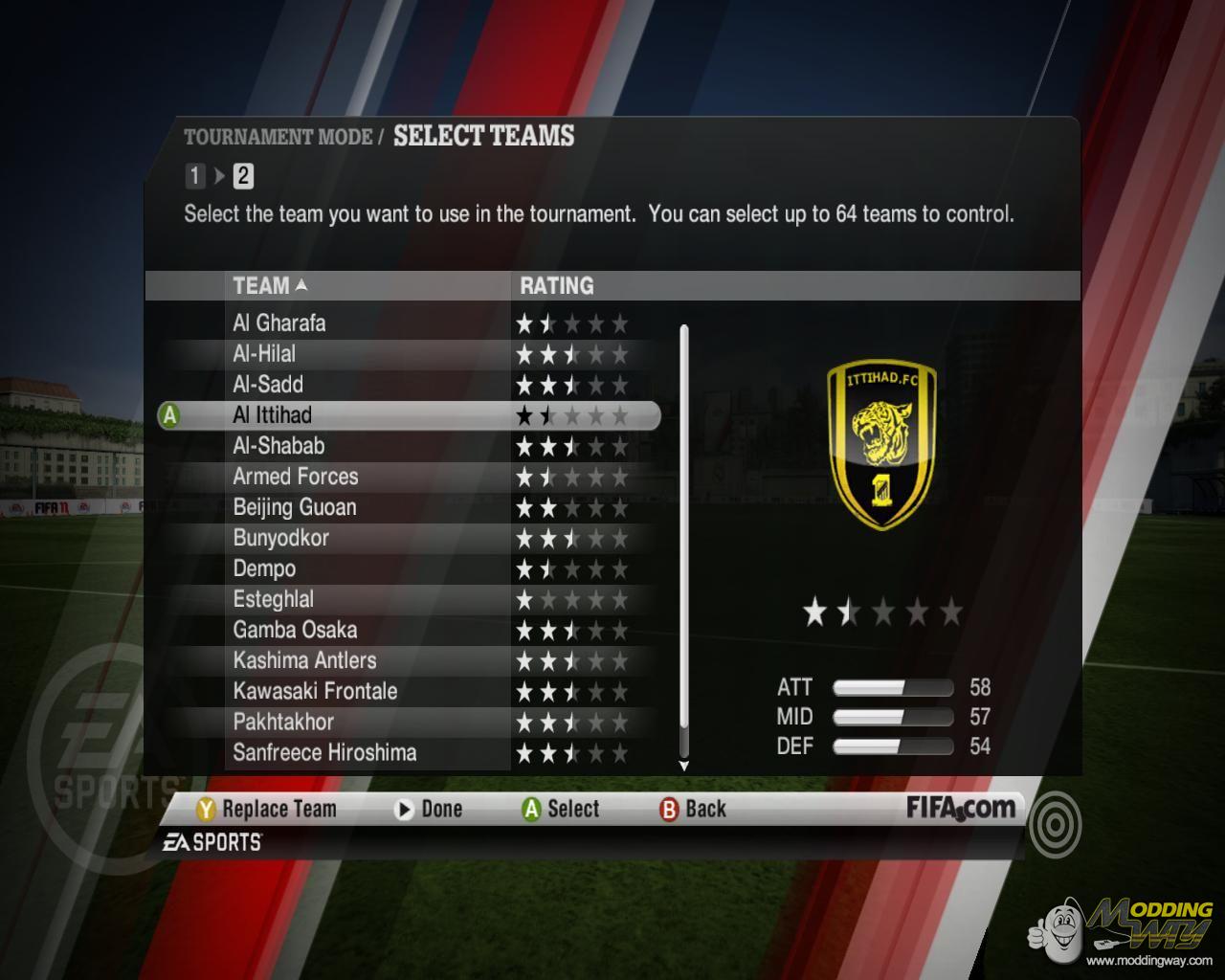Select the highlighted Al Ittihad row

(273, 415)
